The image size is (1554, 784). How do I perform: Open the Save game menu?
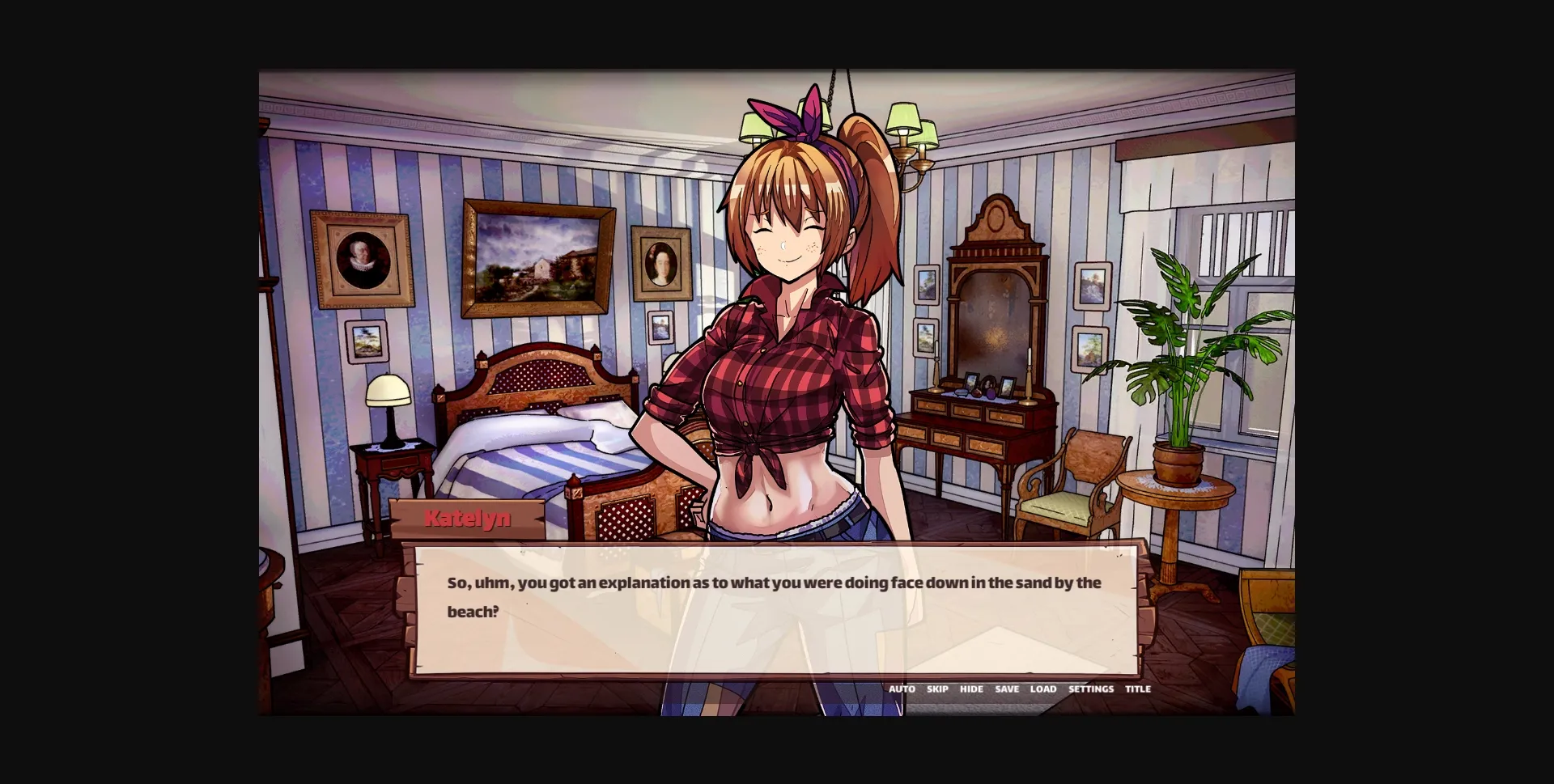1007,689
